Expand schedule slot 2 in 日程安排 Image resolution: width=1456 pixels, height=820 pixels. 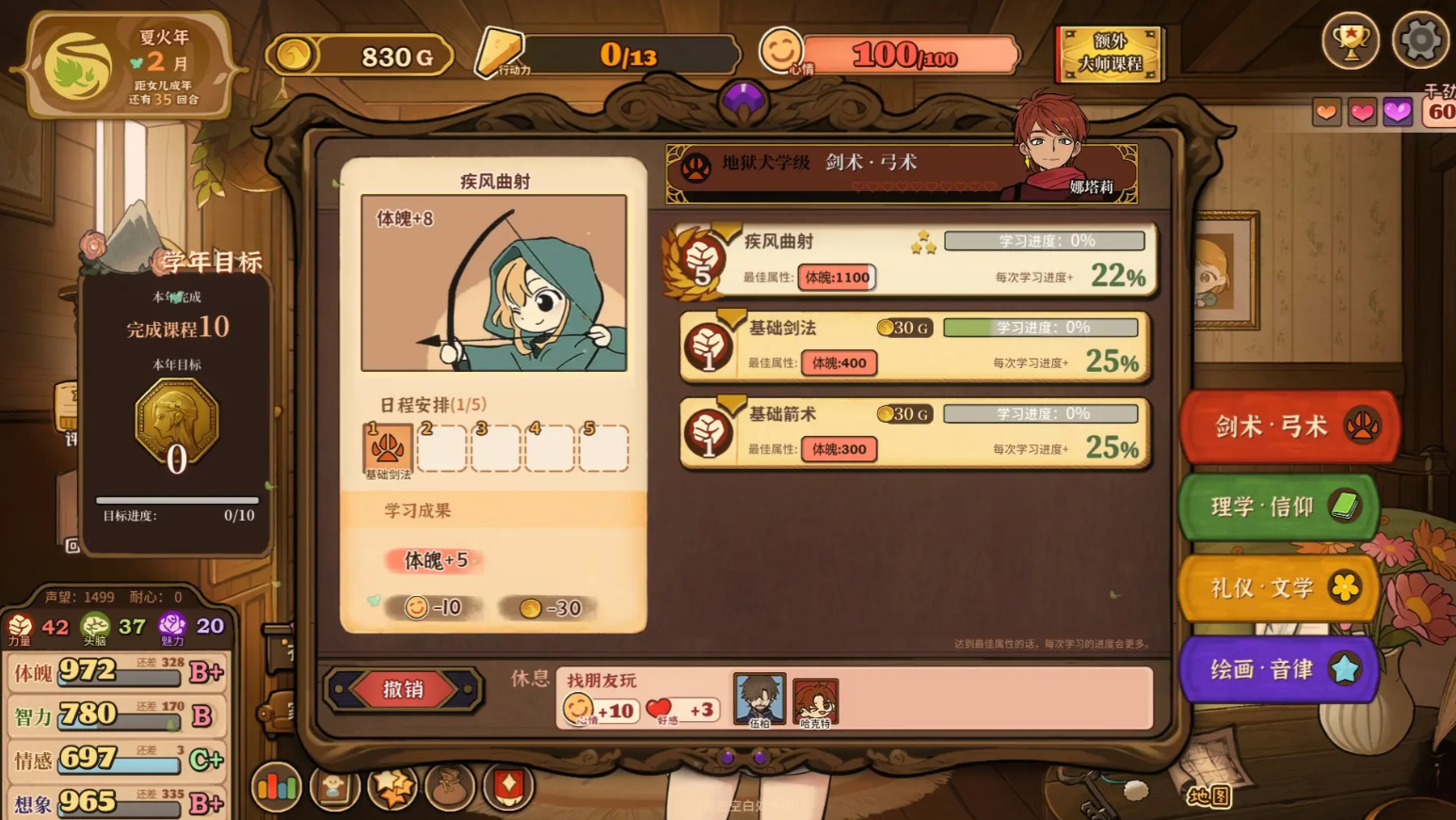pyautogui.click(x=441, y=450)
